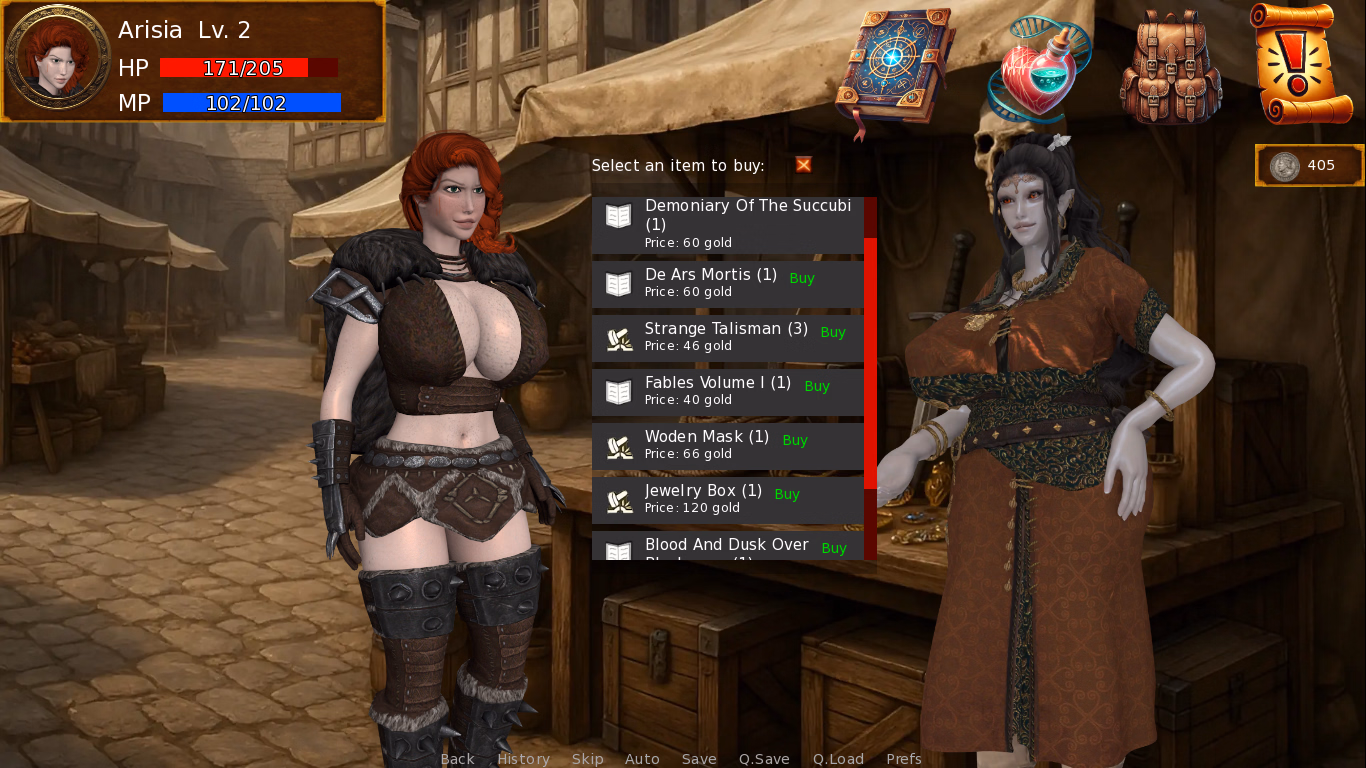Open the quest scroll with exclamation mark
The image size is (1366, 768).
coord(1300,64)
